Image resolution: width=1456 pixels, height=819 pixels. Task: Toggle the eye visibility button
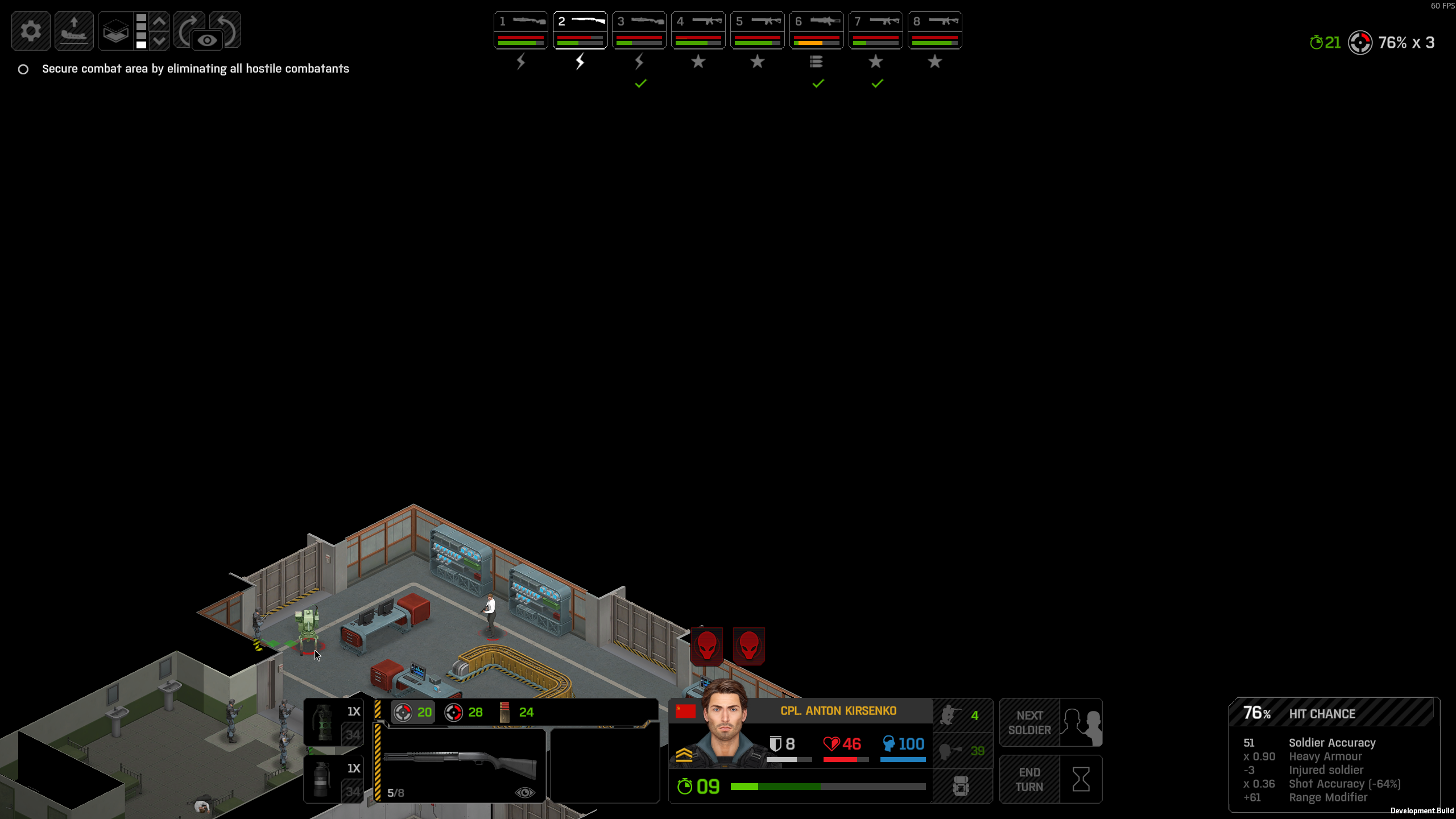click(207, 40)
